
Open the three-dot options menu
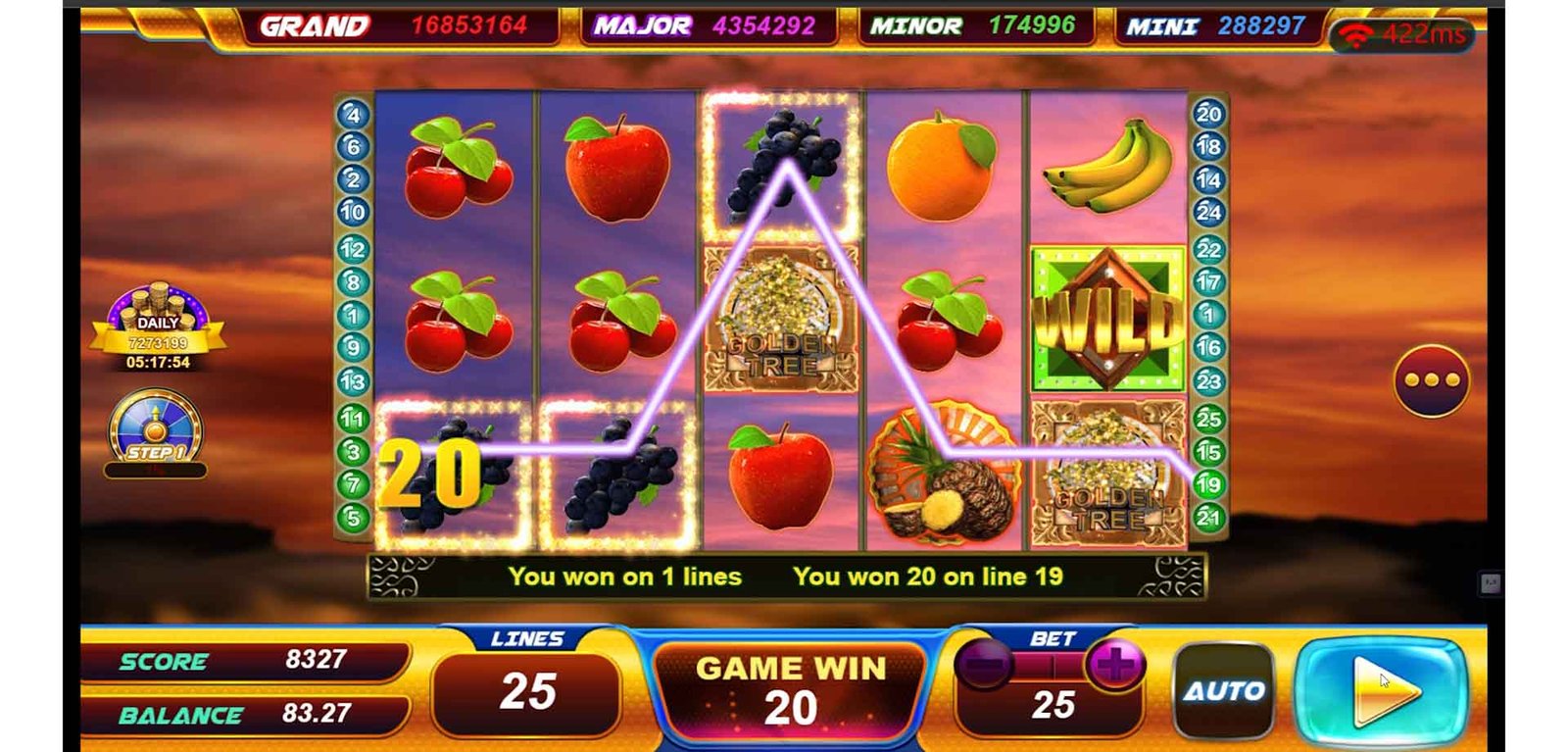coord(1432,380)
